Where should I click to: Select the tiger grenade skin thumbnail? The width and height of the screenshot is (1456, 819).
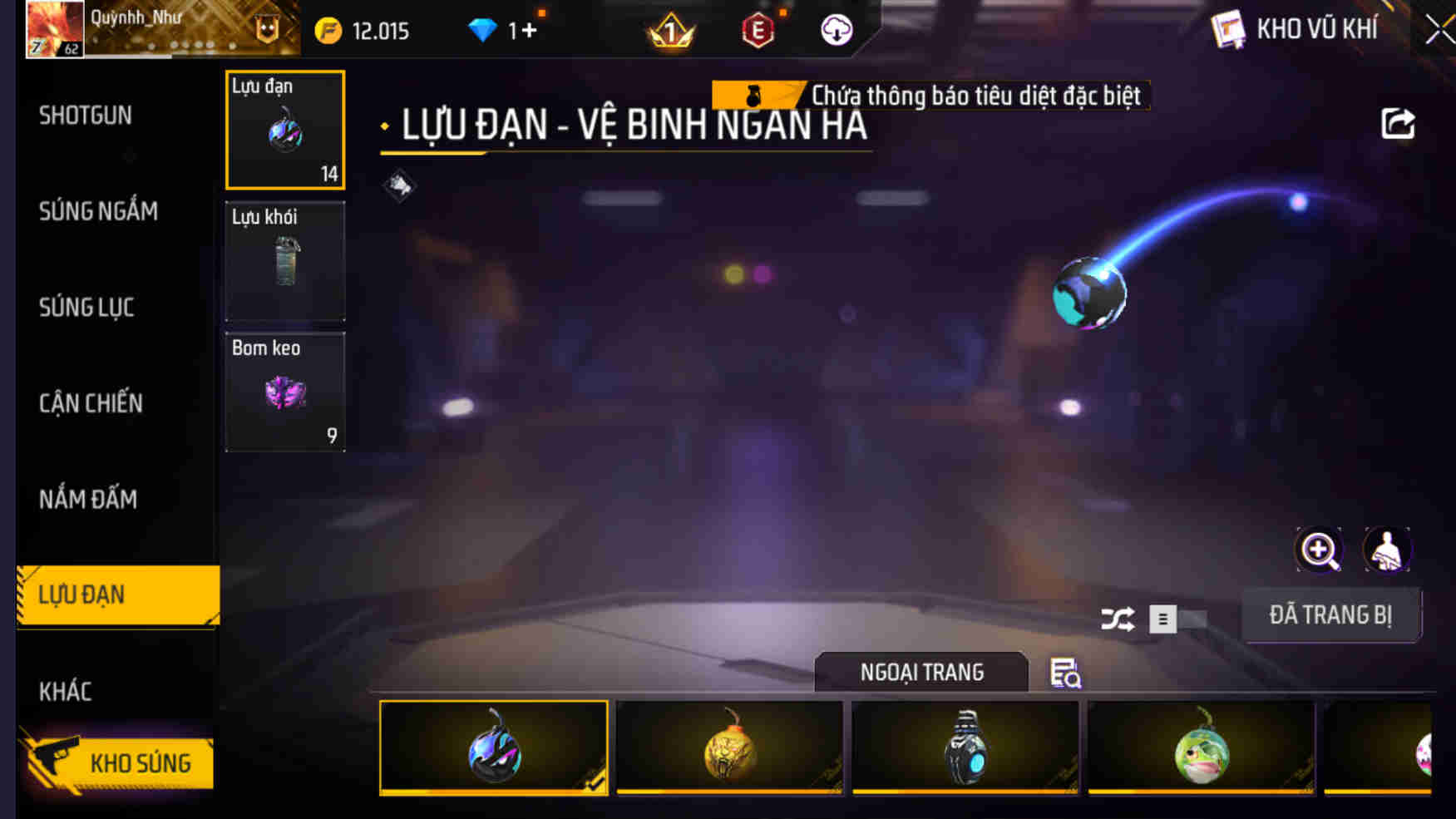coord(729,750)
